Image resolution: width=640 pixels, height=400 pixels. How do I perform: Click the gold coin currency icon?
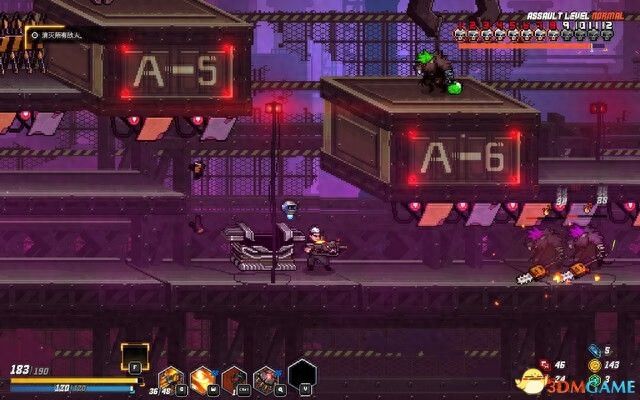point(594,365)
